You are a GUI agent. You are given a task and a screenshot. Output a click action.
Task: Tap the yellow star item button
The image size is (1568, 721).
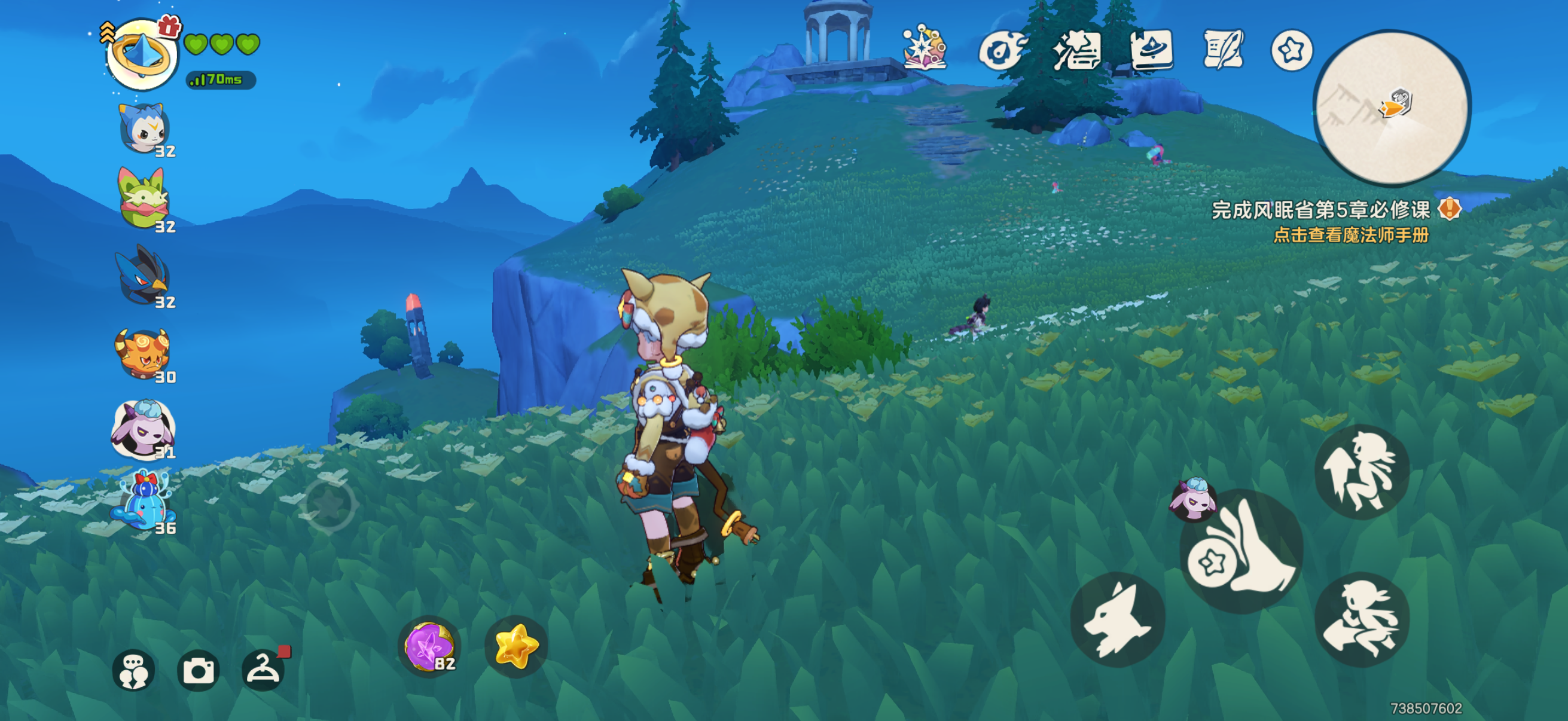[x=516, y=646]
